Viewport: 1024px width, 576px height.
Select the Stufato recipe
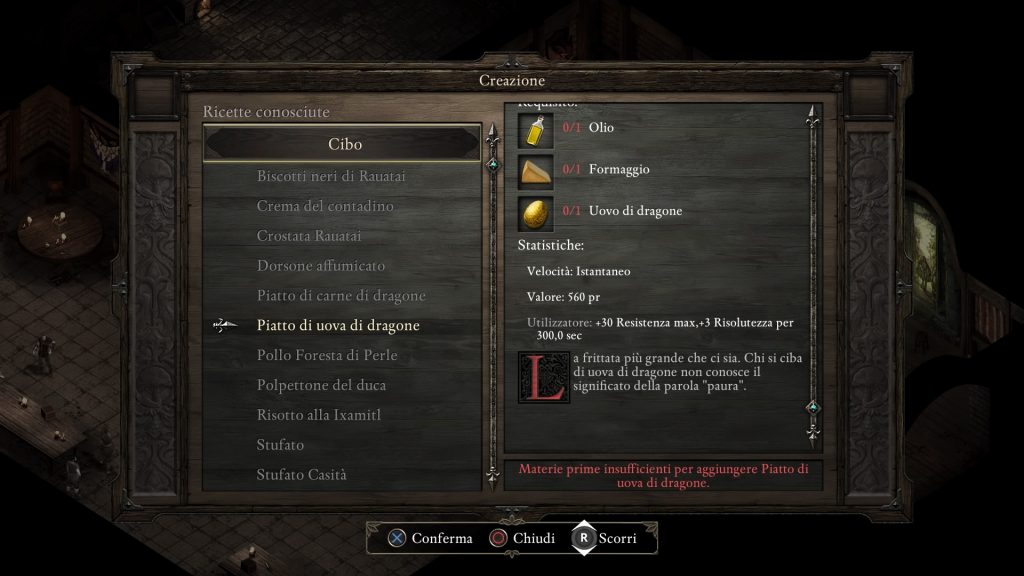coord(280,445)
